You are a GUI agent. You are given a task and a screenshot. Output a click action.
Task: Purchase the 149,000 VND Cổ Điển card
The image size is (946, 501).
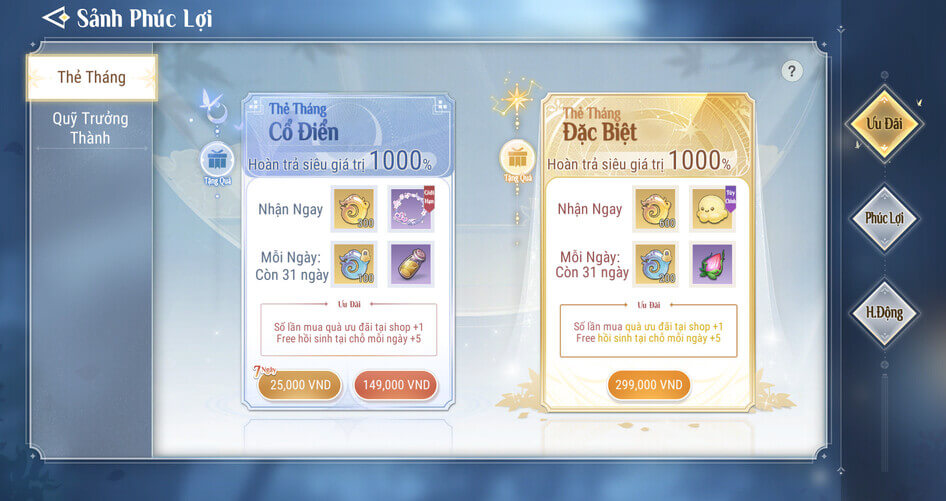(x=396, y=385)
